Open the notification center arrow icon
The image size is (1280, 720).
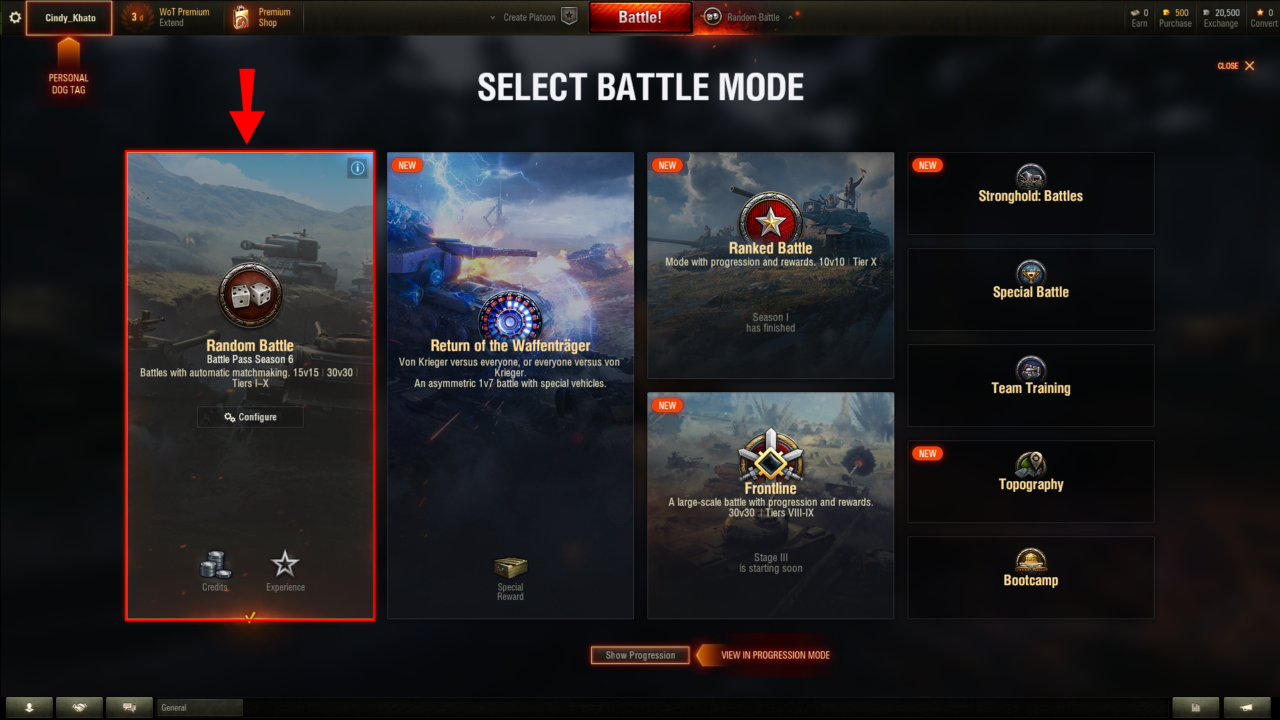[x=29, y=707]
